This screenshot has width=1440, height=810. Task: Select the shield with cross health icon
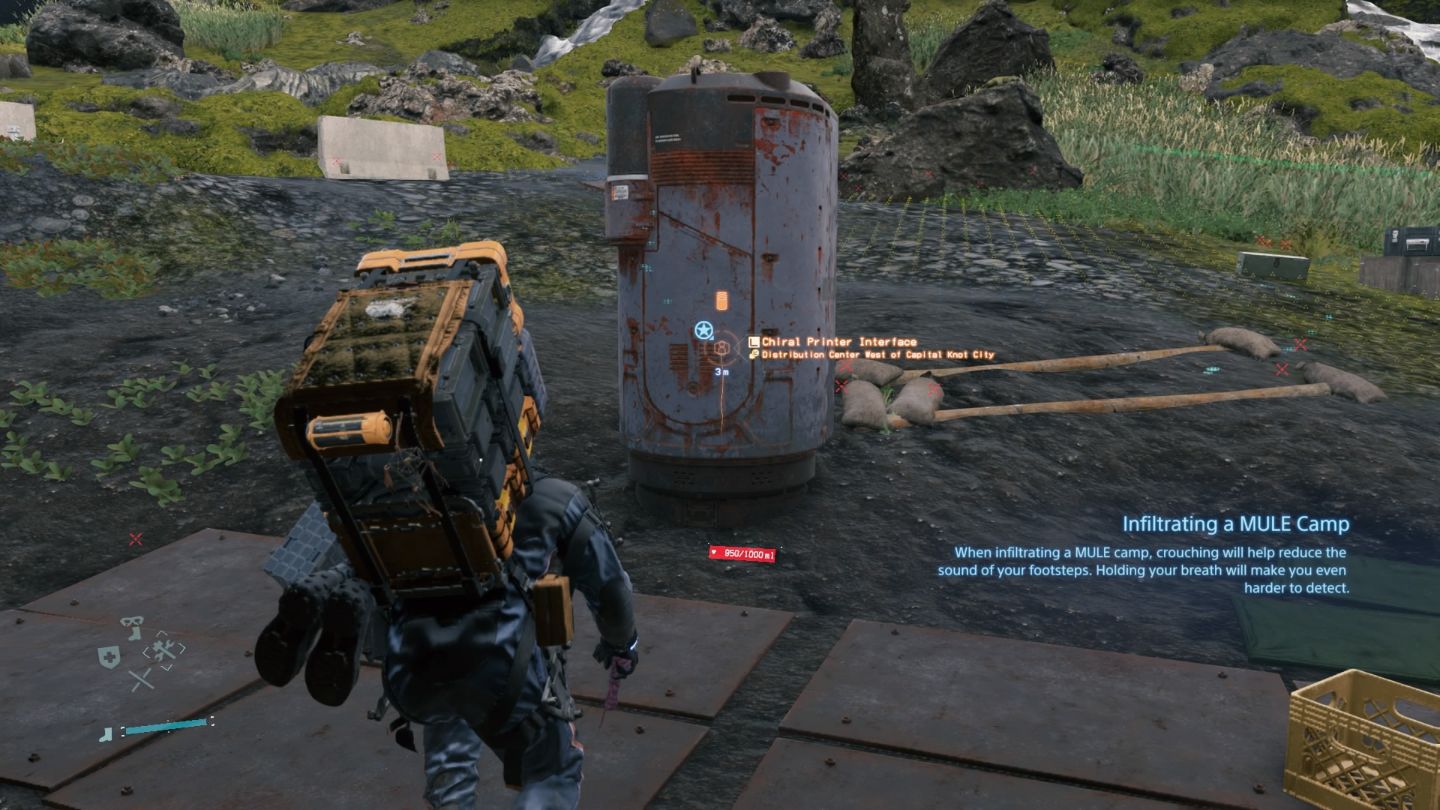pyautogui.click(x=109, y=657)
